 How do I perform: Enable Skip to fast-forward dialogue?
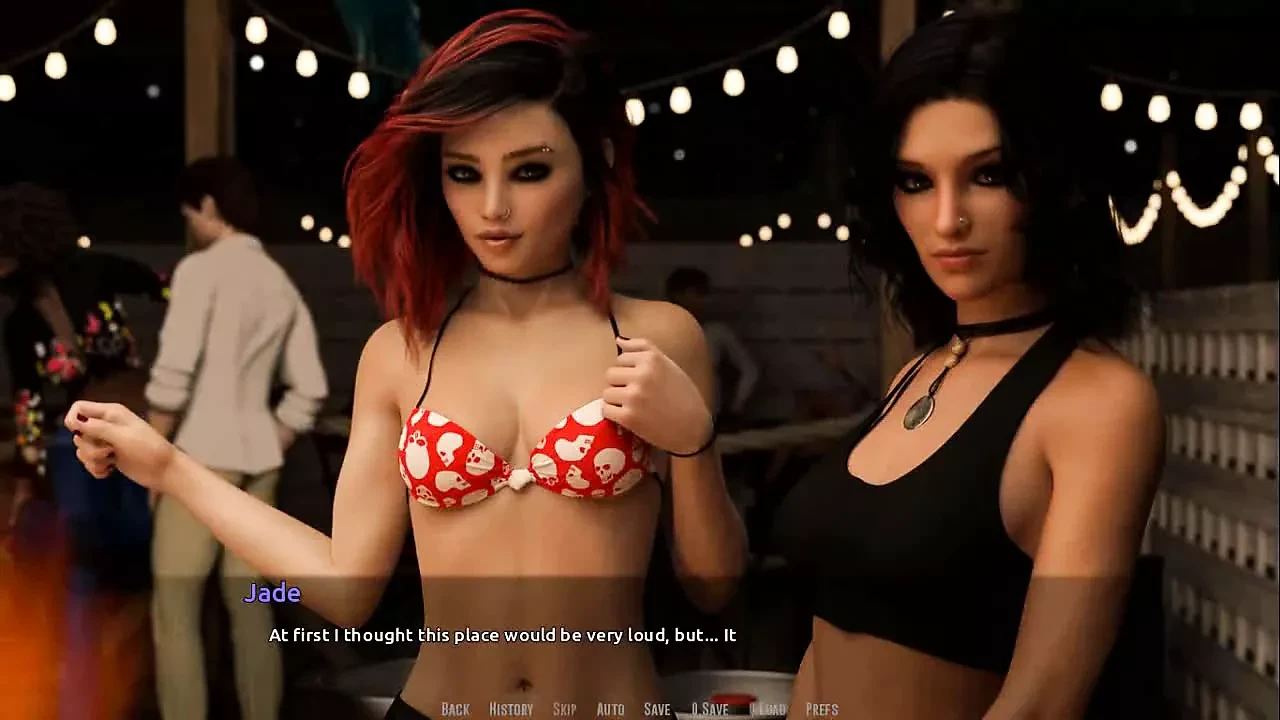pos(563,708)
